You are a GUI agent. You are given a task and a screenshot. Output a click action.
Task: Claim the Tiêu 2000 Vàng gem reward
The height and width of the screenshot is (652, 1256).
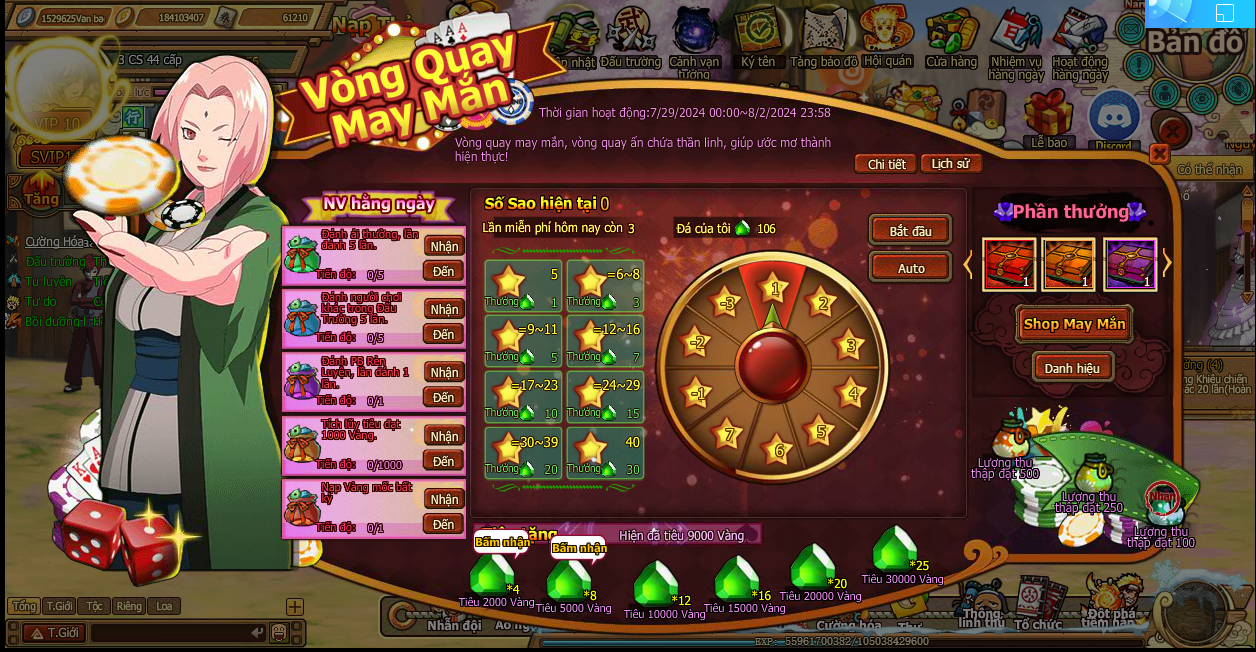pos(491,576)
